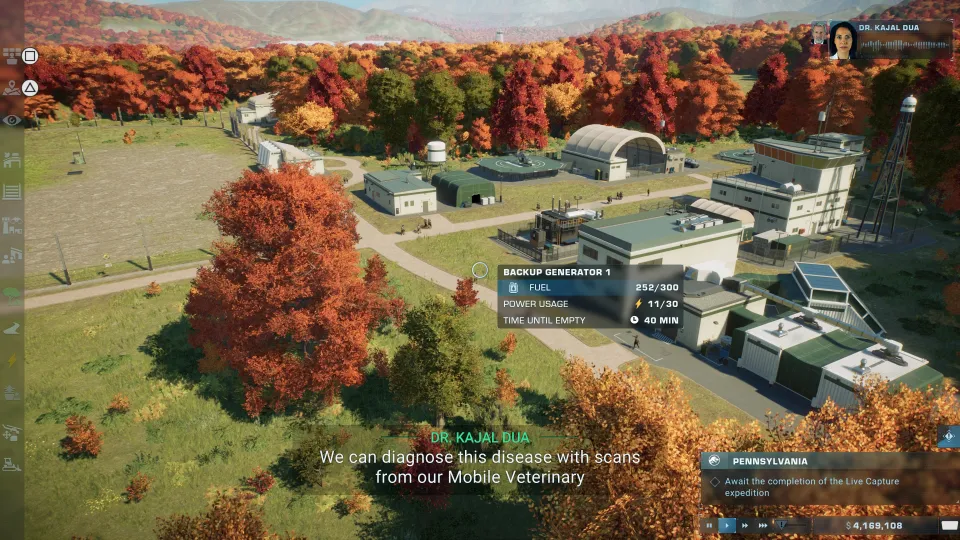This screenshot has width=960, height=540.
Task: Click the diamond alert notification icon
Action: pyautogui.click(x=949, y=436)
